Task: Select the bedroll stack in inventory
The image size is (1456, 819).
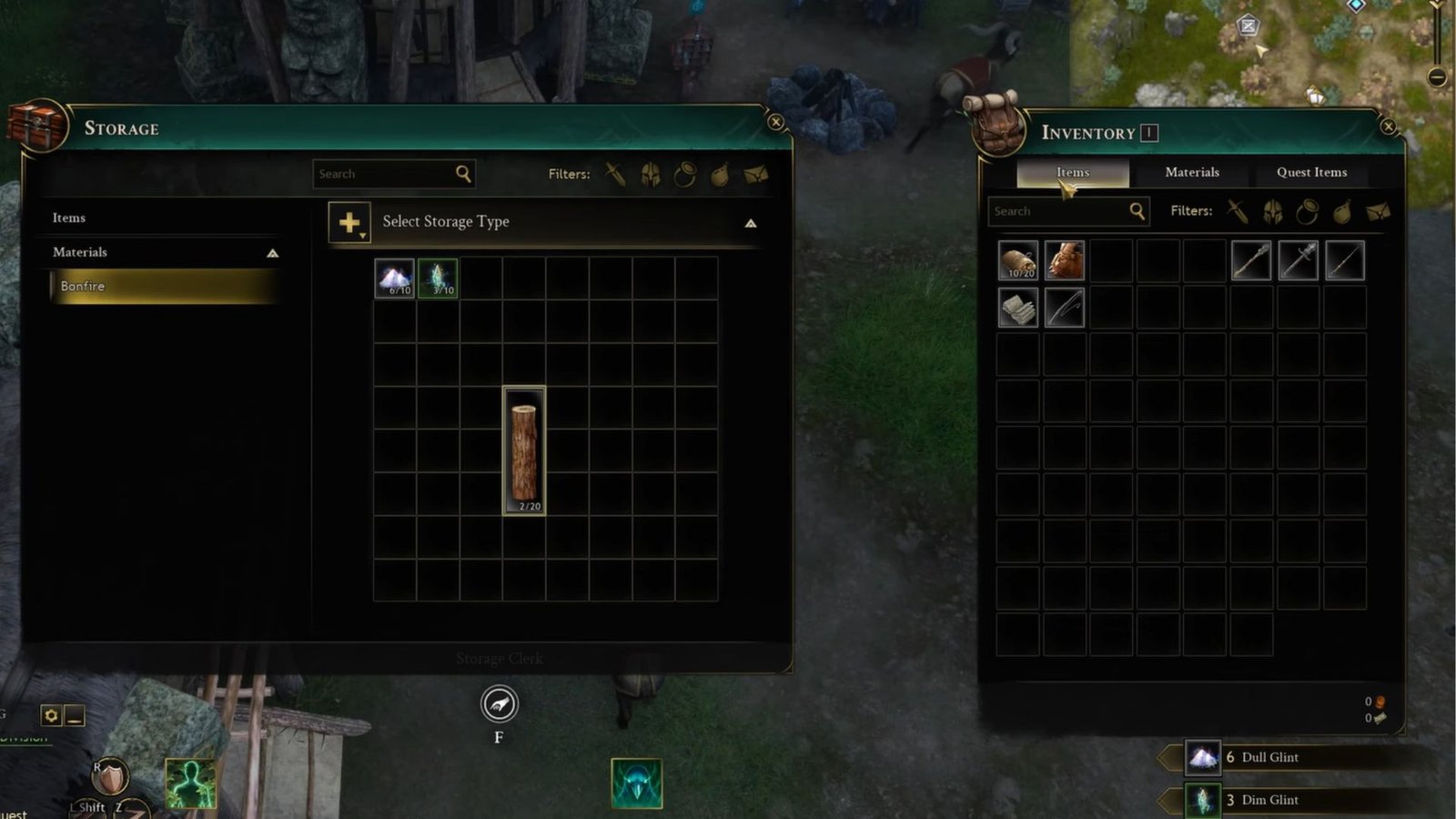Action: [x=1017, y=260]
